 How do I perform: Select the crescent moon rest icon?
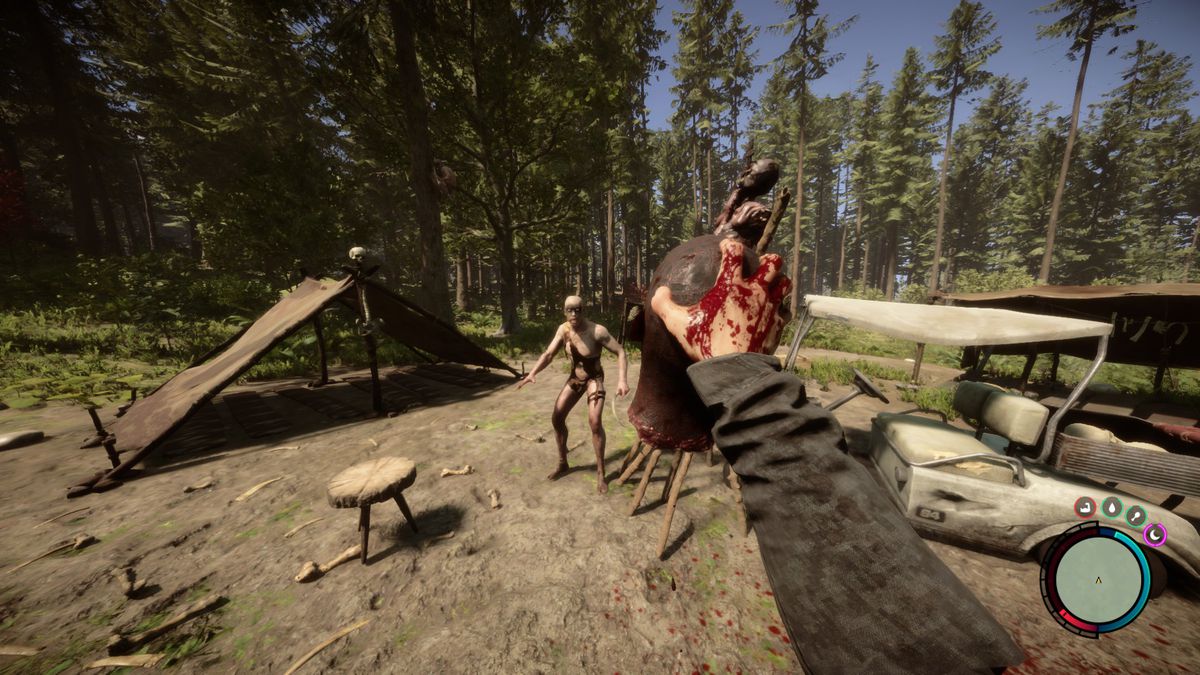[x=1155, y=535]
